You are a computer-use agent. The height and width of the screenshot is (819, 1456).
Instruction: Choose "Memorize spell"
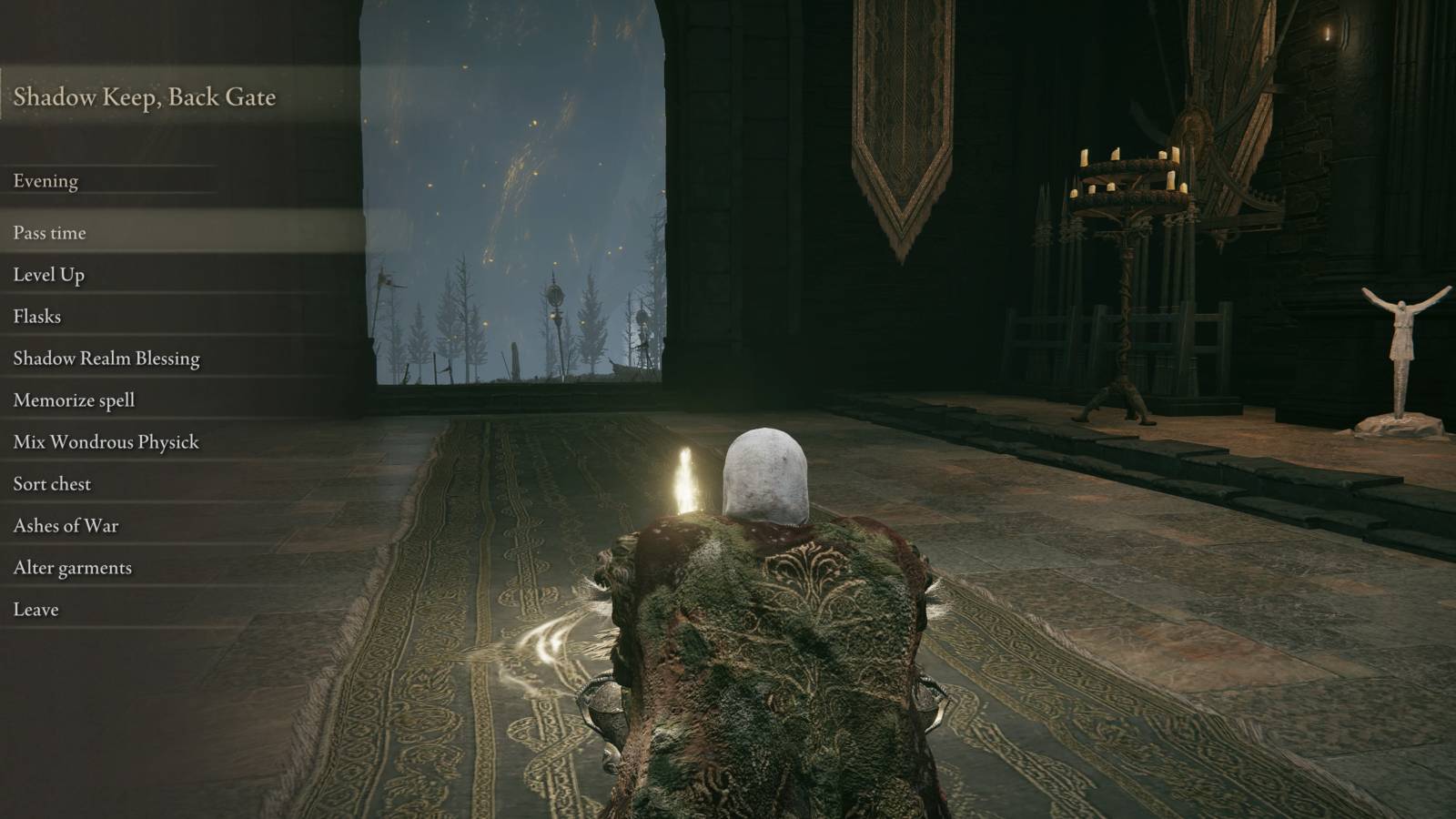(x=73, y=400)
